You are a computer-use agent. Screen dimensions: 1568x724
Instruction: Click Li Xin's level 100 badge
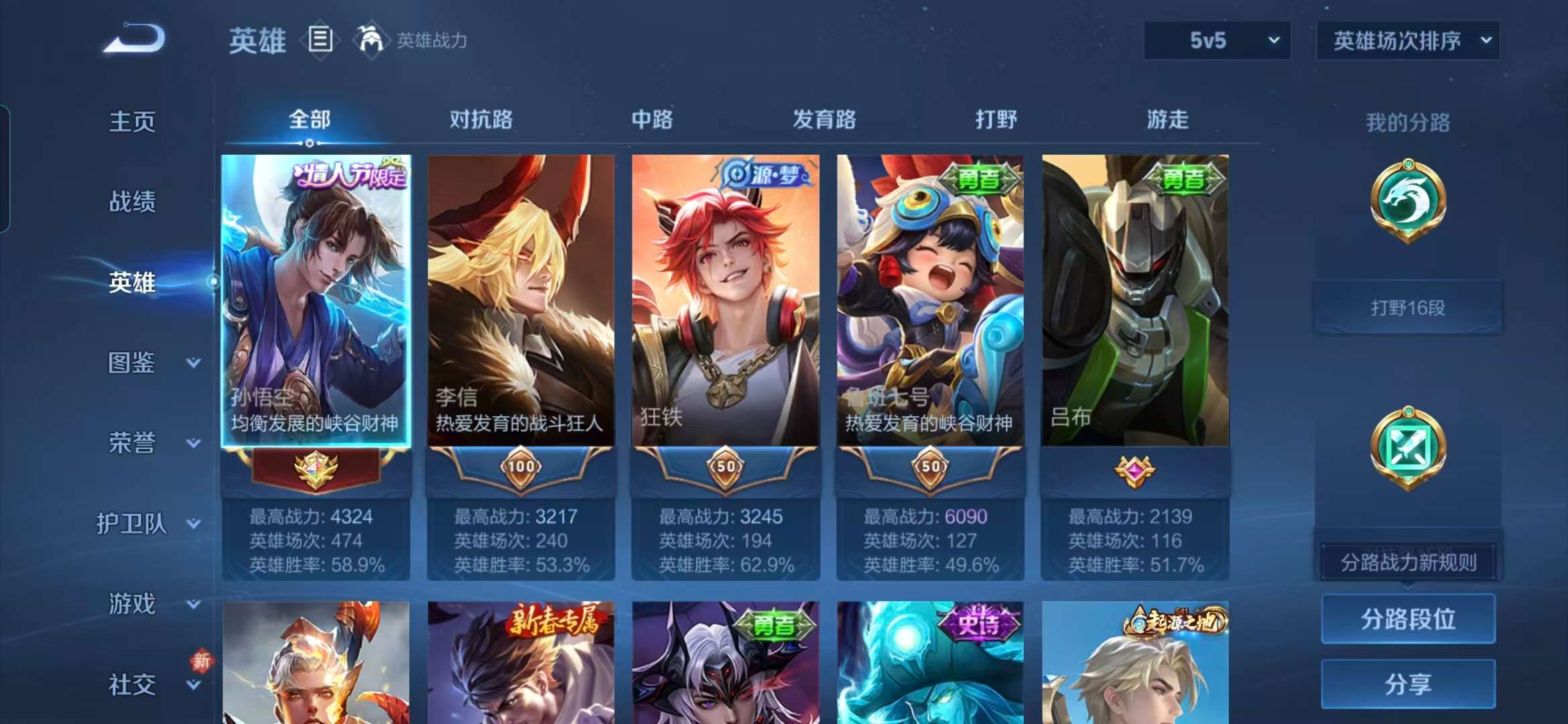pos(521,467)
